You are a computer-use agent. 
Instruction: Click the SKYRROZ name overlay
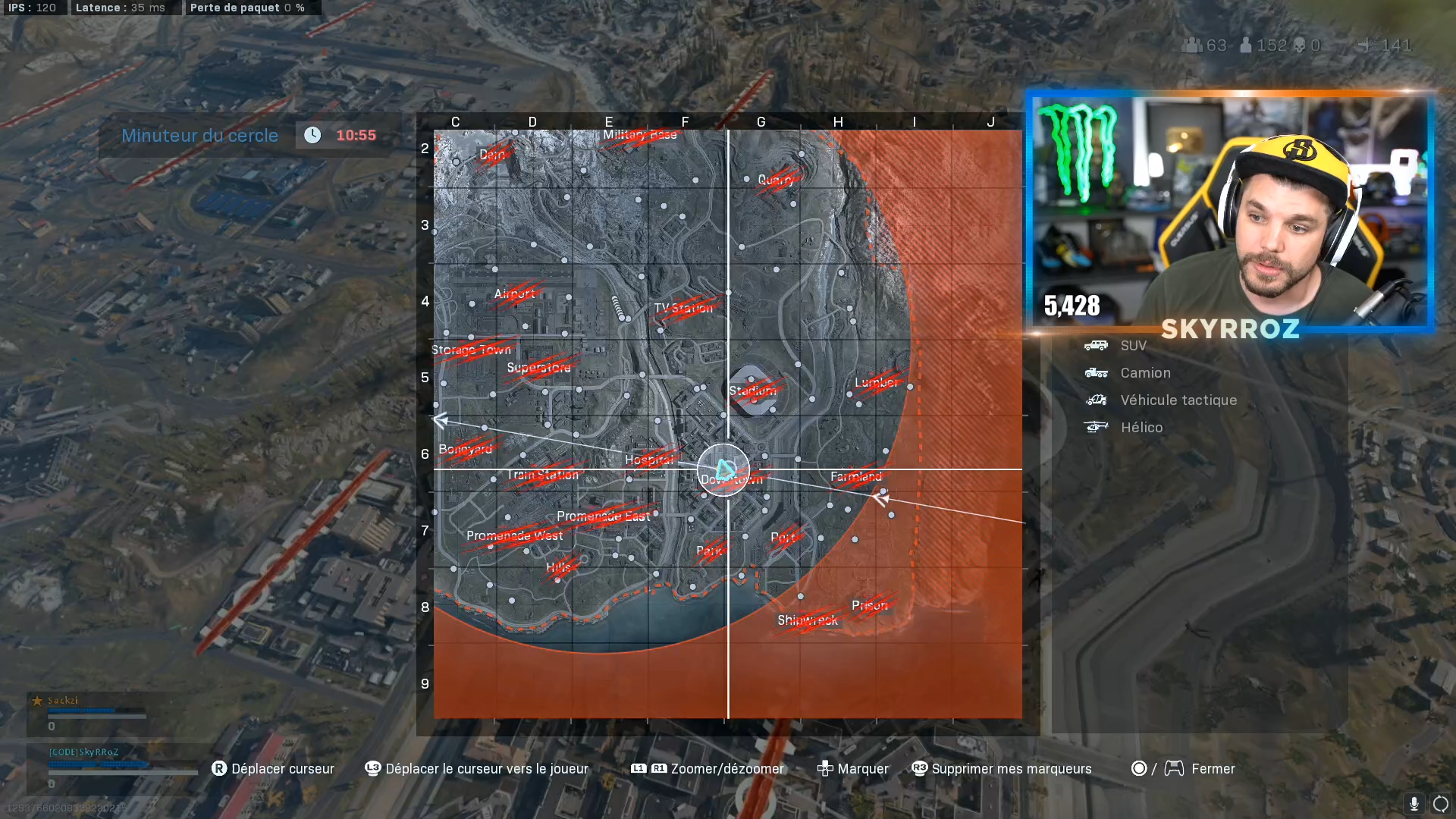pyautogui.click(x=1229, y=329)
